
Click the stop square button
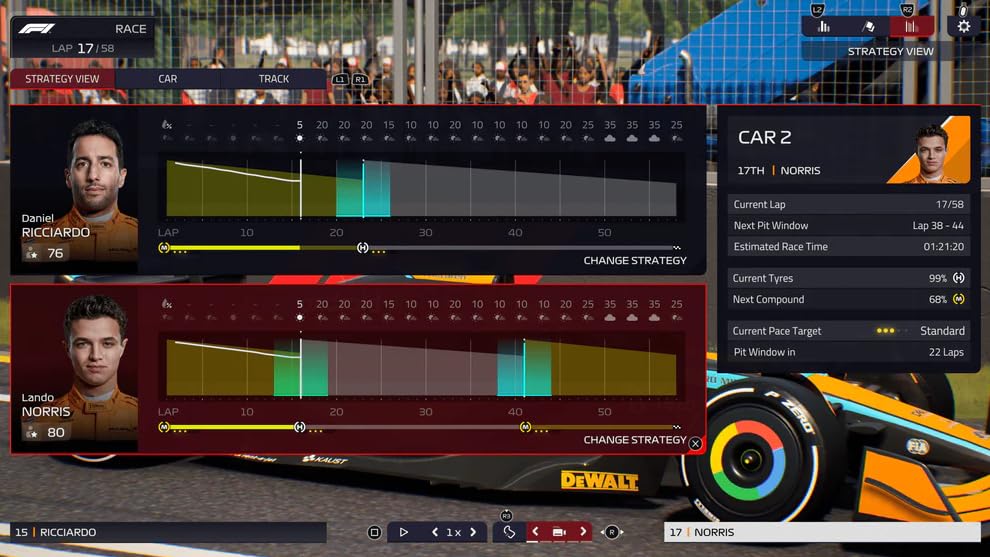374,533
